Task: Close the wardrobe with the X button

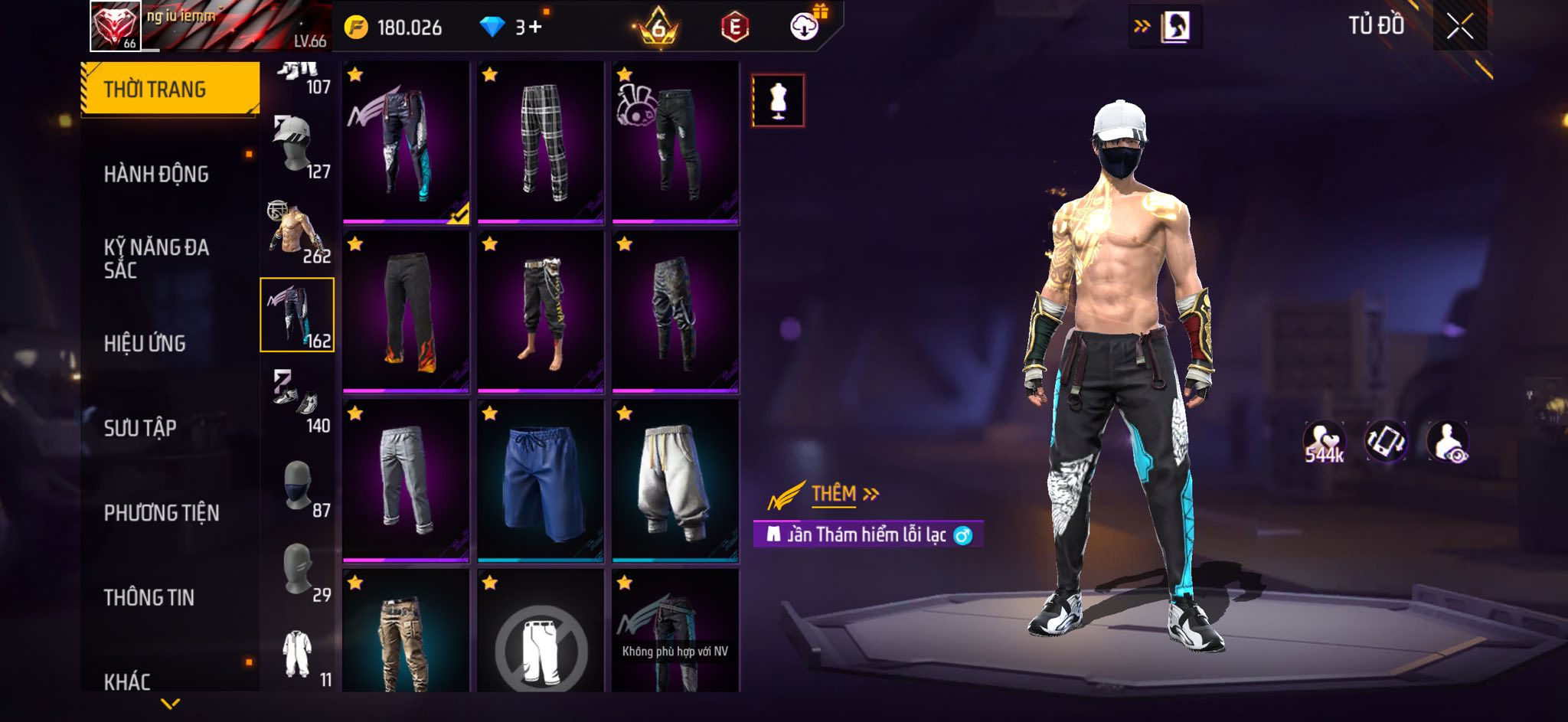Action: click(1459, 27)
